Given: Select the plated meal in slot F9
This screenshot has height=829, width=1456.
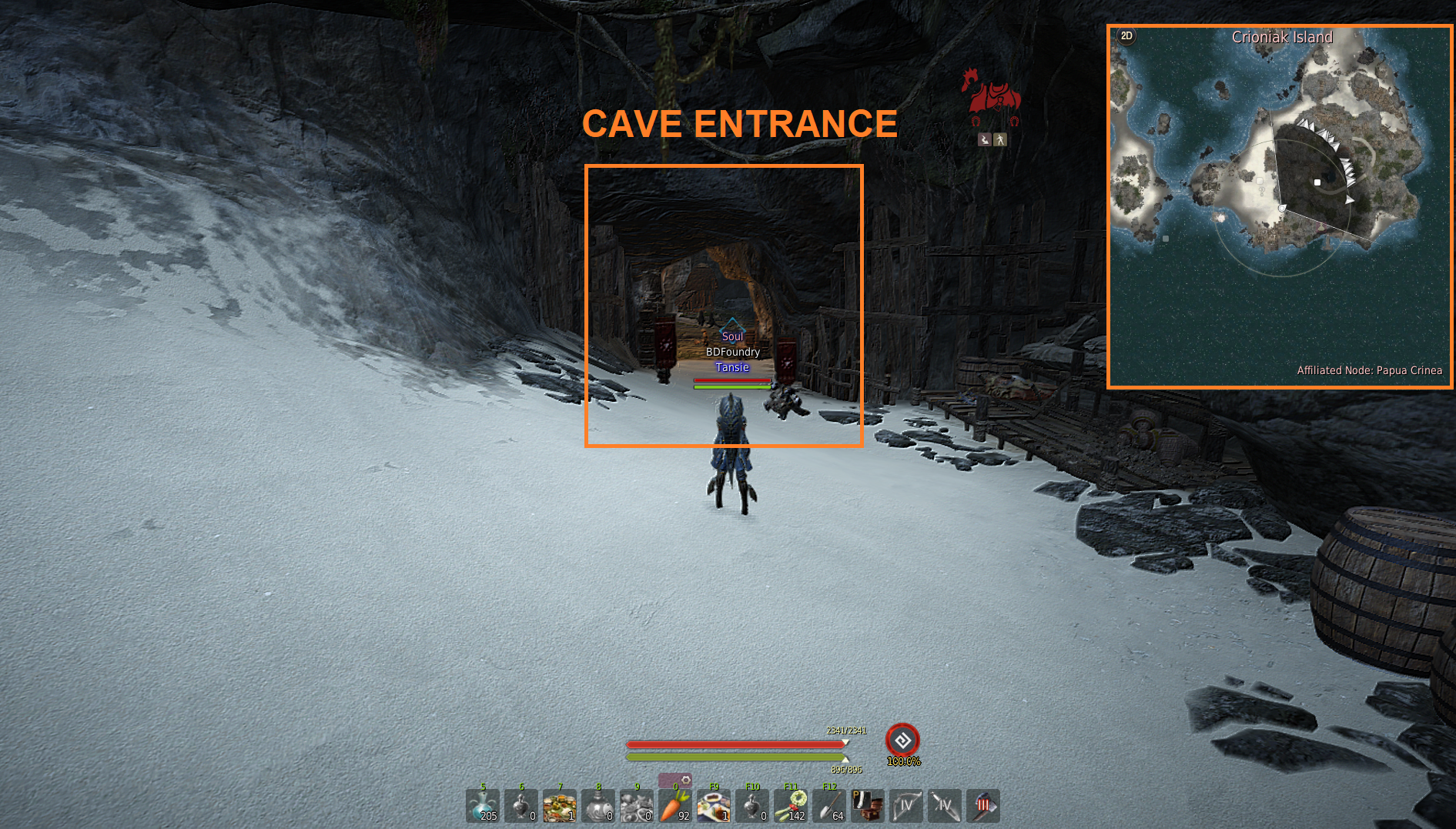Looking at the screenshot, I should pyautogui.click(x=714, y=806).
